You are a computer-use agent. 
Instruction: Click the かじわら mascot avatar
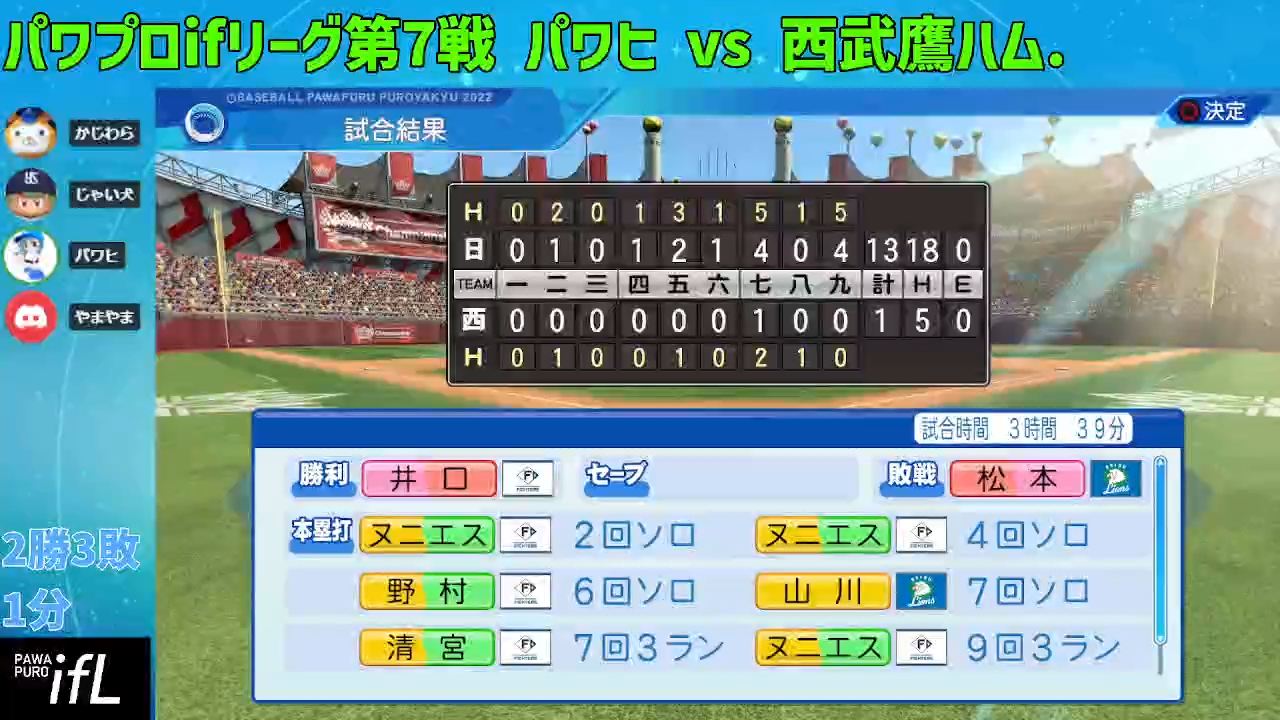31,132
